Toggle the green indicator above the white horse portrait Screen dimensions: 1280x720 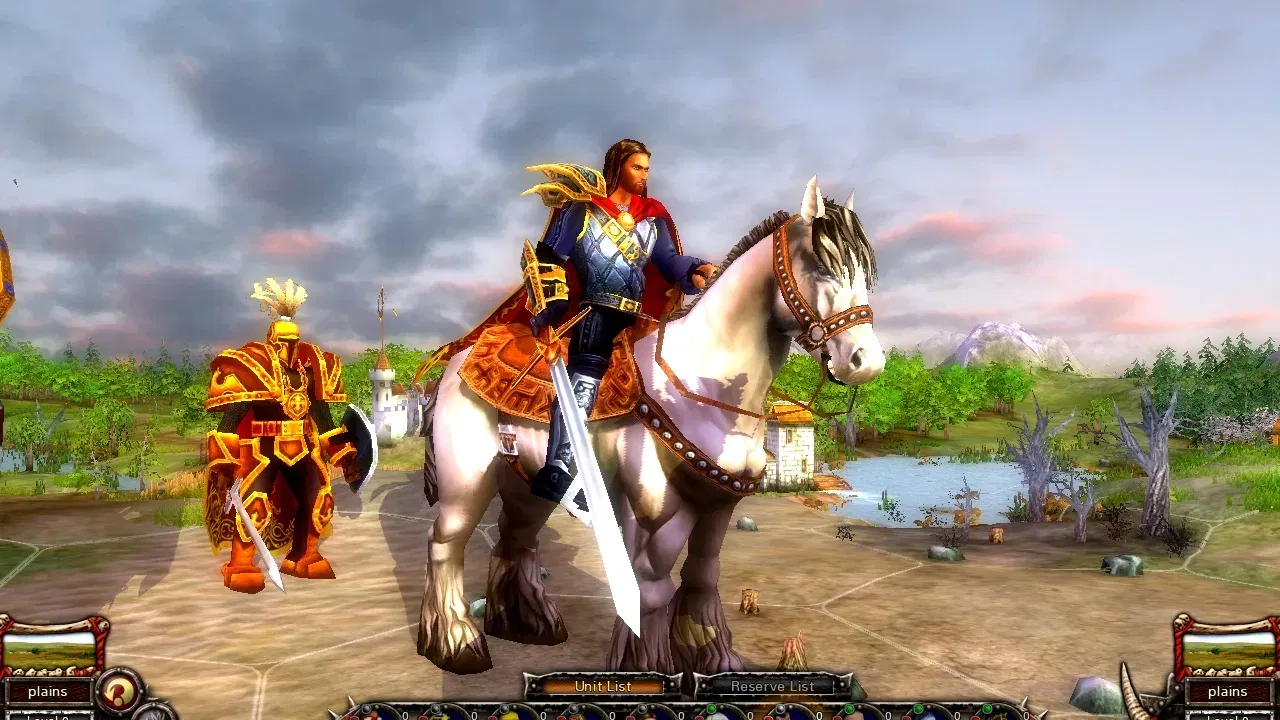pyautogui.click(x=710, y=708)
